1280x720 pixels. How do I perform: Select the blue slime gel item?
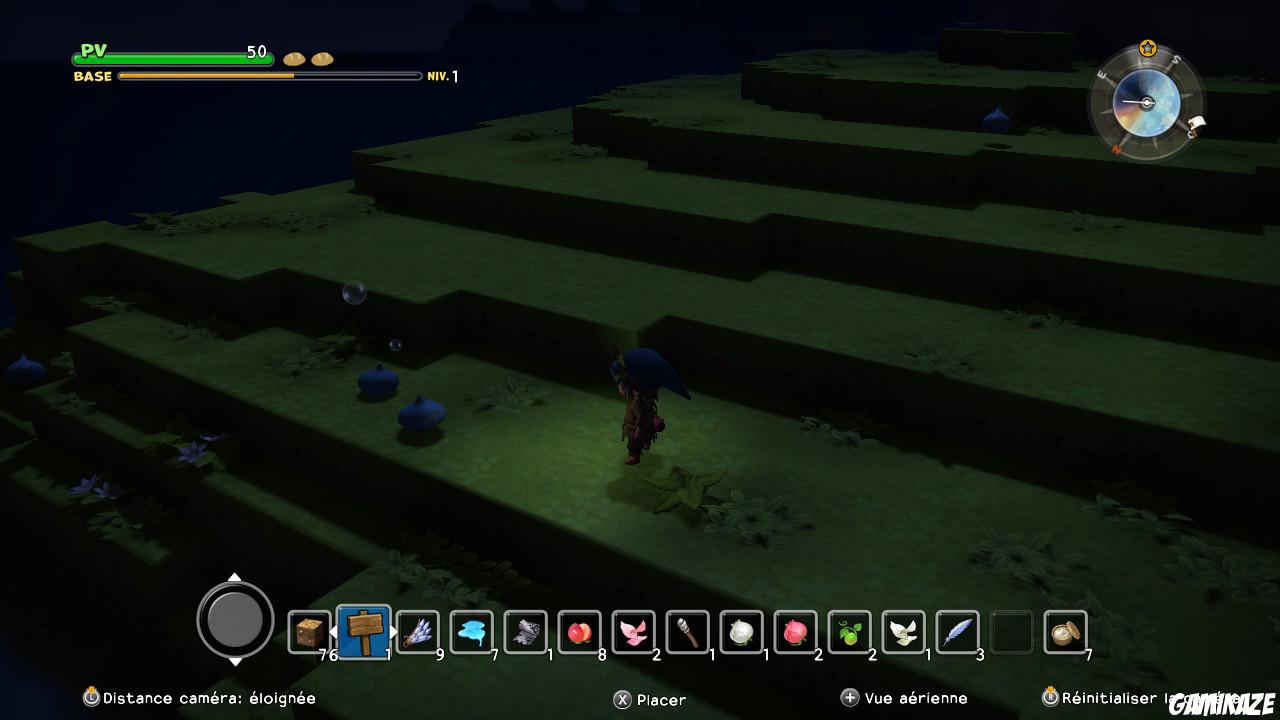point(472,630)
